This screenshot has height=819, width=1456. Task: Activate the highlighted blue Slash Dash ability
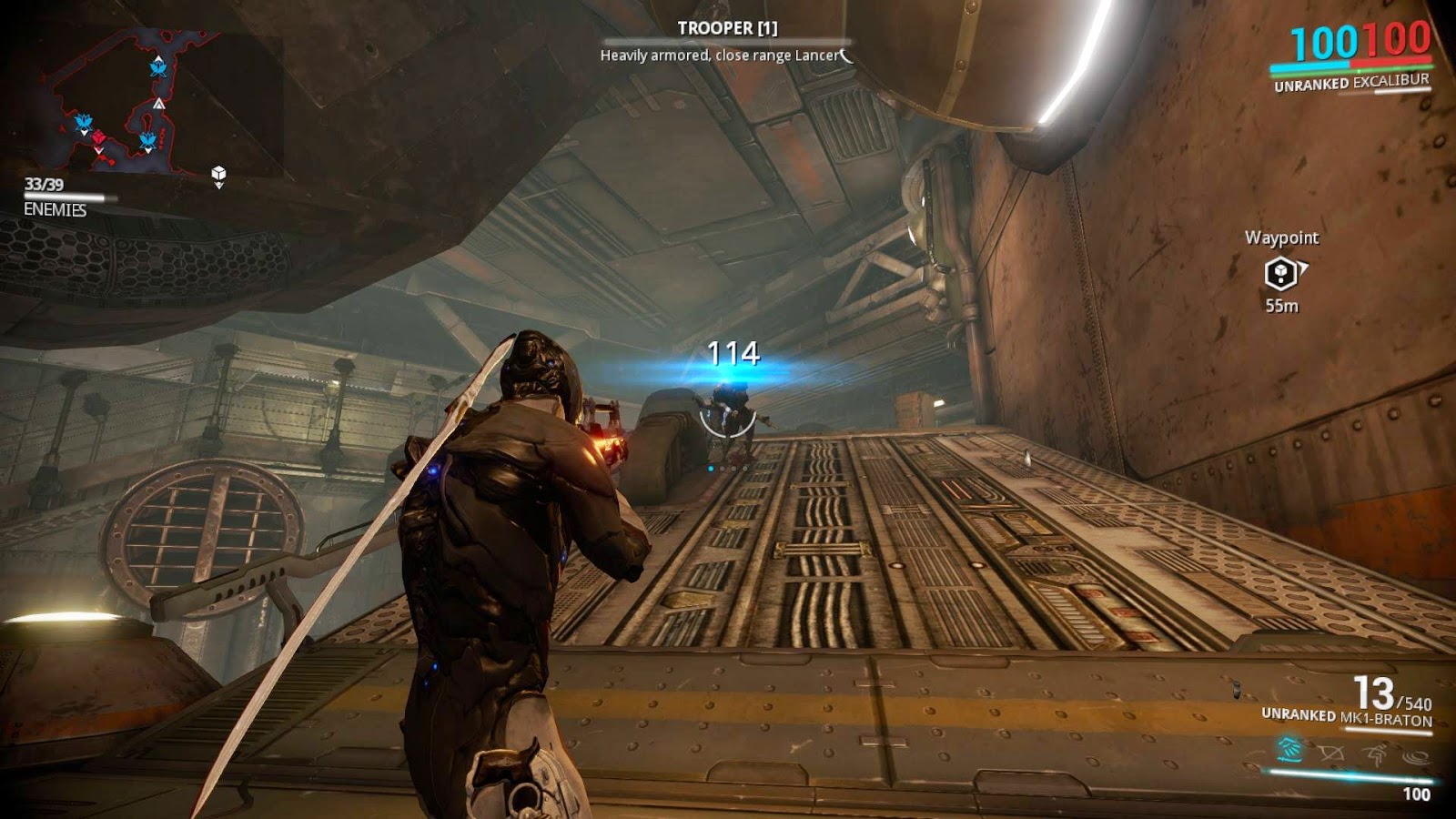coord(1289,750)
